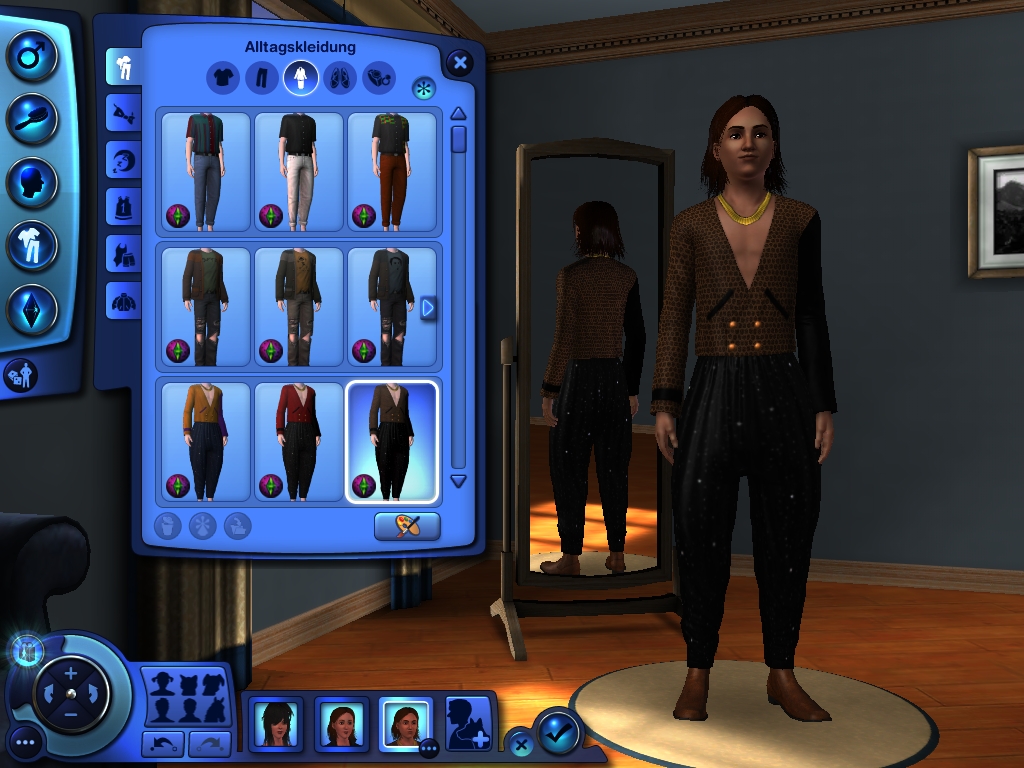Pick the orange jacket outfit
The image size is (1024, 768).
click(206, 441)
